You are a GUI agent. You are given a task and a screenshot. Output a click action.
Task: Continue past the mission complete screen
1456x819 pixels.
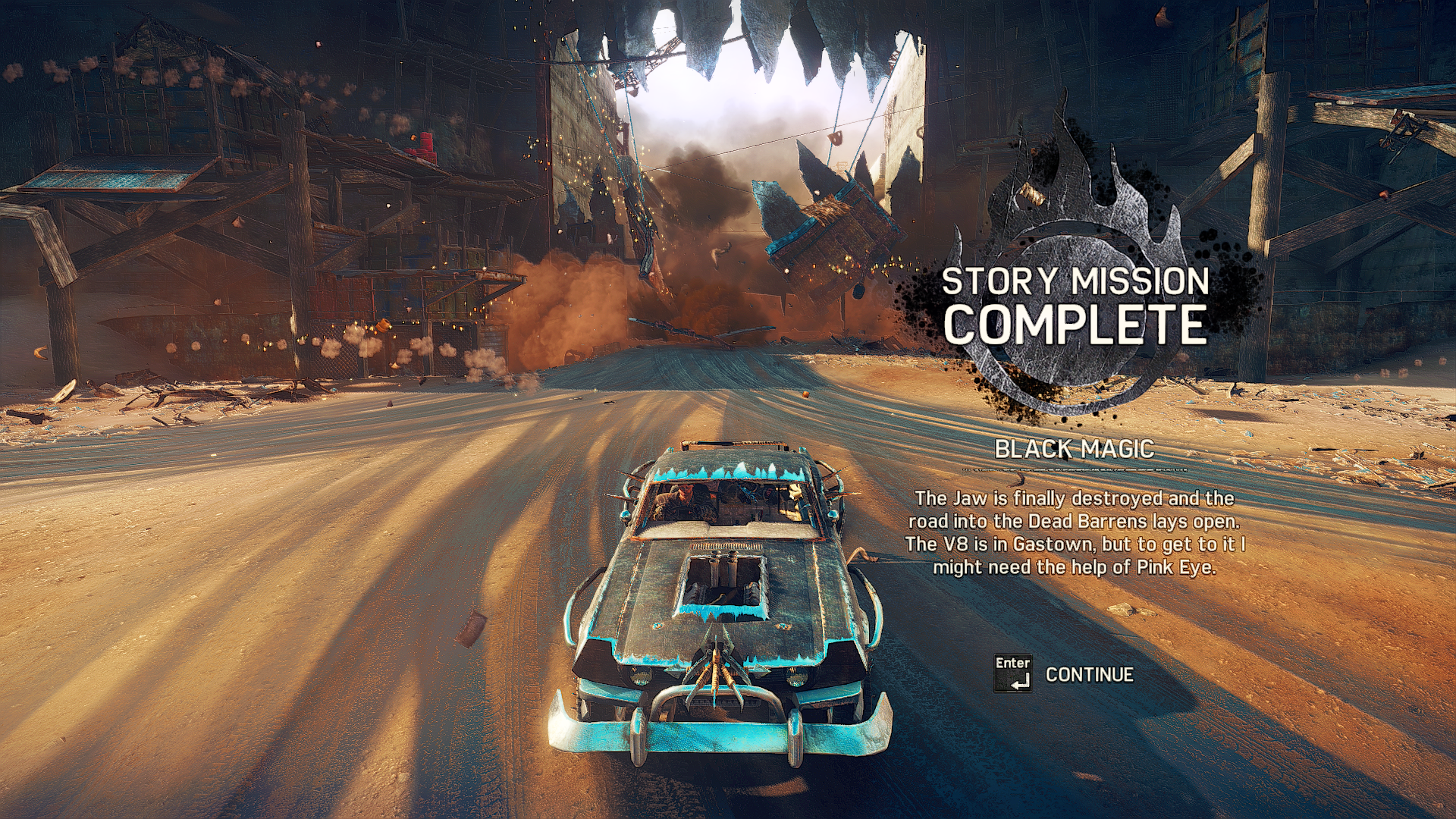click(1087, 674)
